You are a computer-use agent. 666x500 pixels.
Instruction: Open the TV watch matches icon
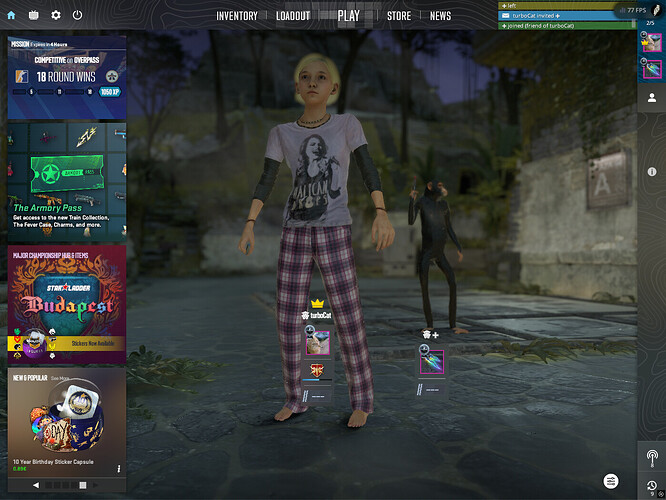tap(34, 16)
